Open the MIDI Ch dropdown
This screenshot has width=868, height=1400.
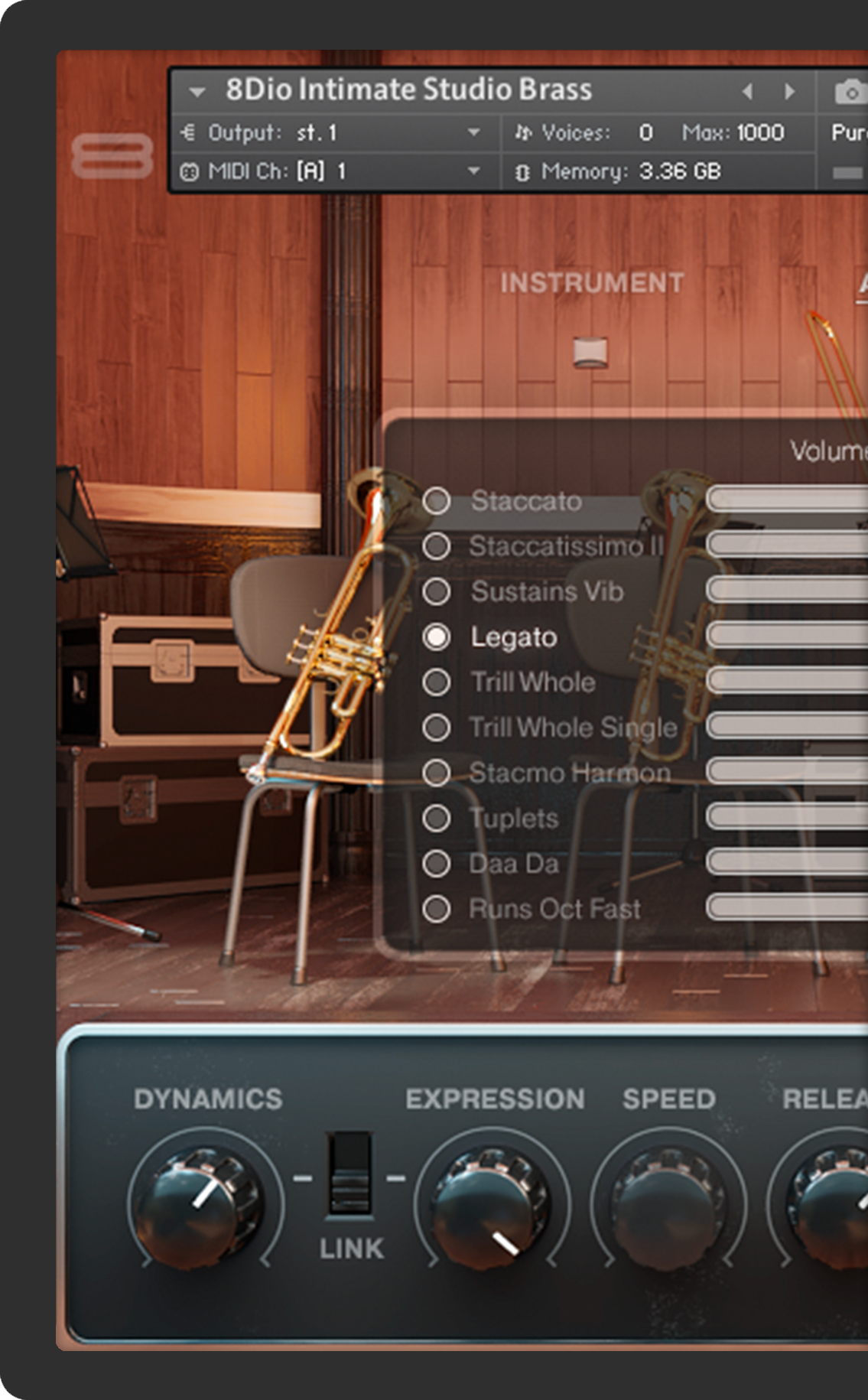(473, 171)
